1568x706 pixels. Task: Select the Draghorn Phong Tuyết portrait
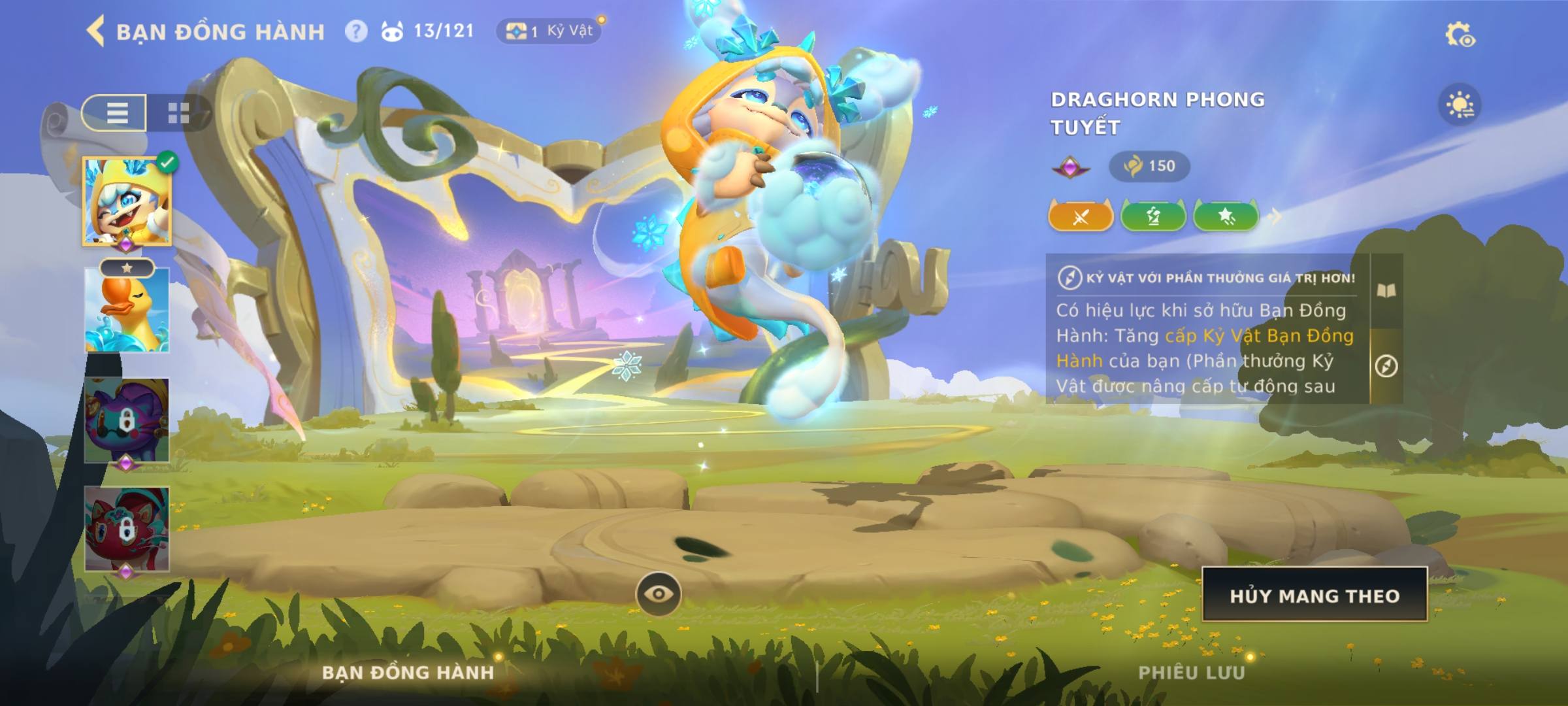click(127, 201)
